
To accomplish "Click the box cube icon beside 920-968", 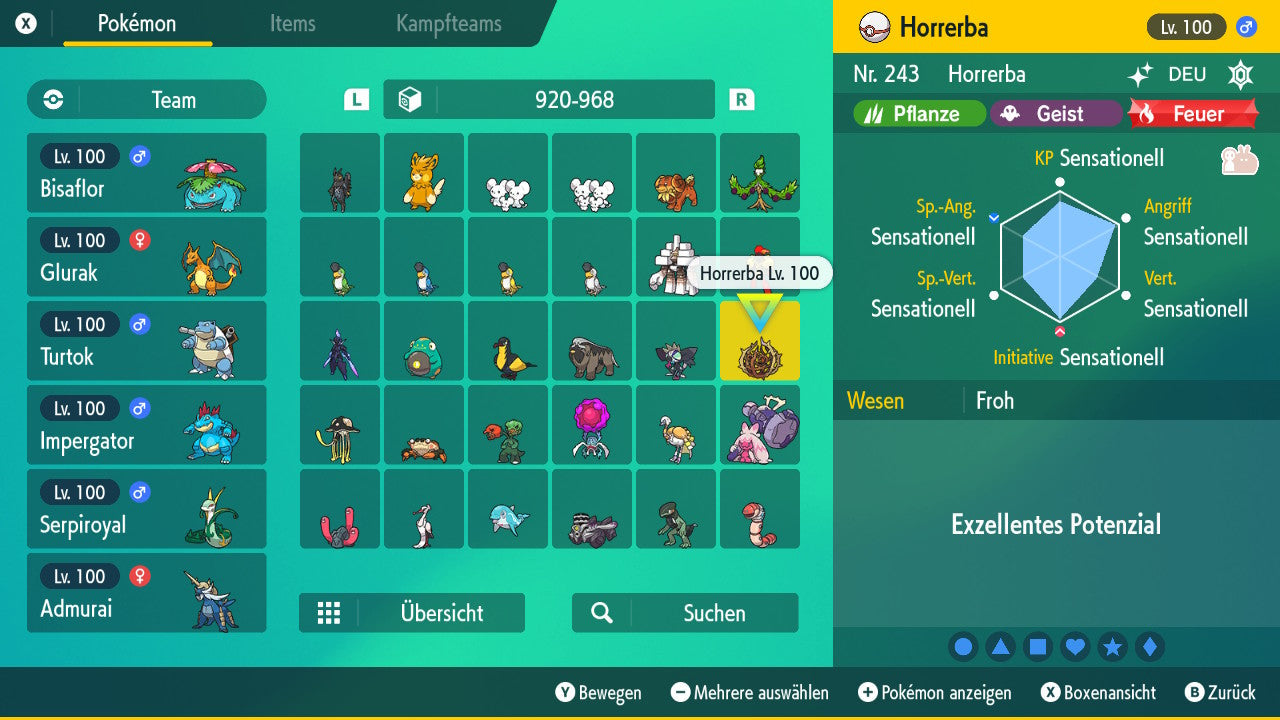I will pos(413,99).
